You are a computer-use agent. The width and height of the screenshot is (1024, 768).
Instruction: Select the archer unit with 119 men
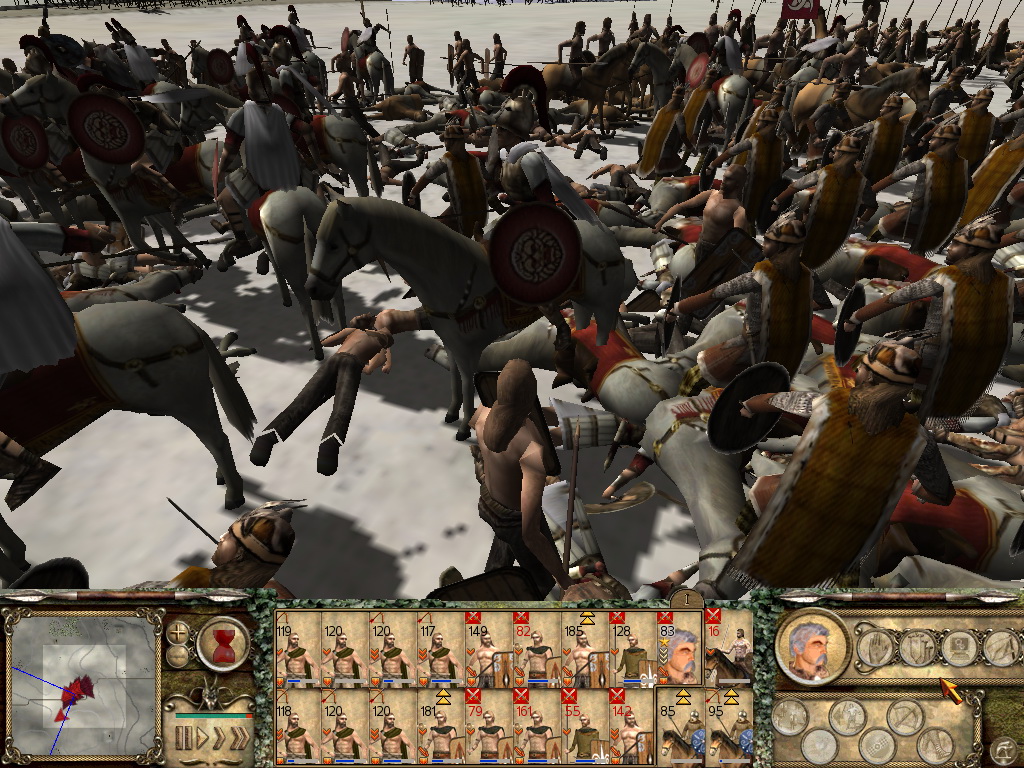point(297,648)
